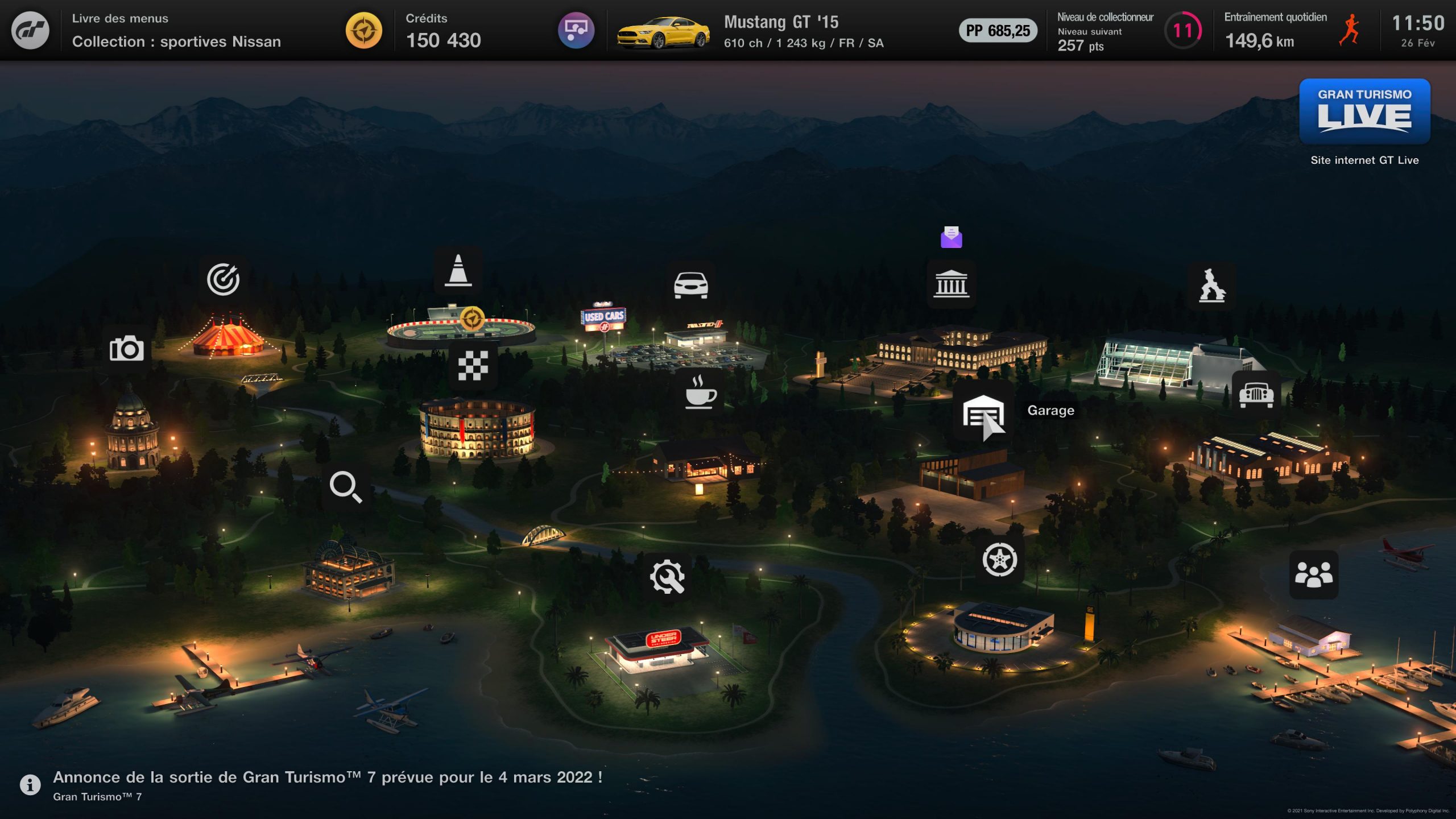1456x819 pixels.
Task: Open the Gran Turismo Live website banner
Action: coord(1364,111)
